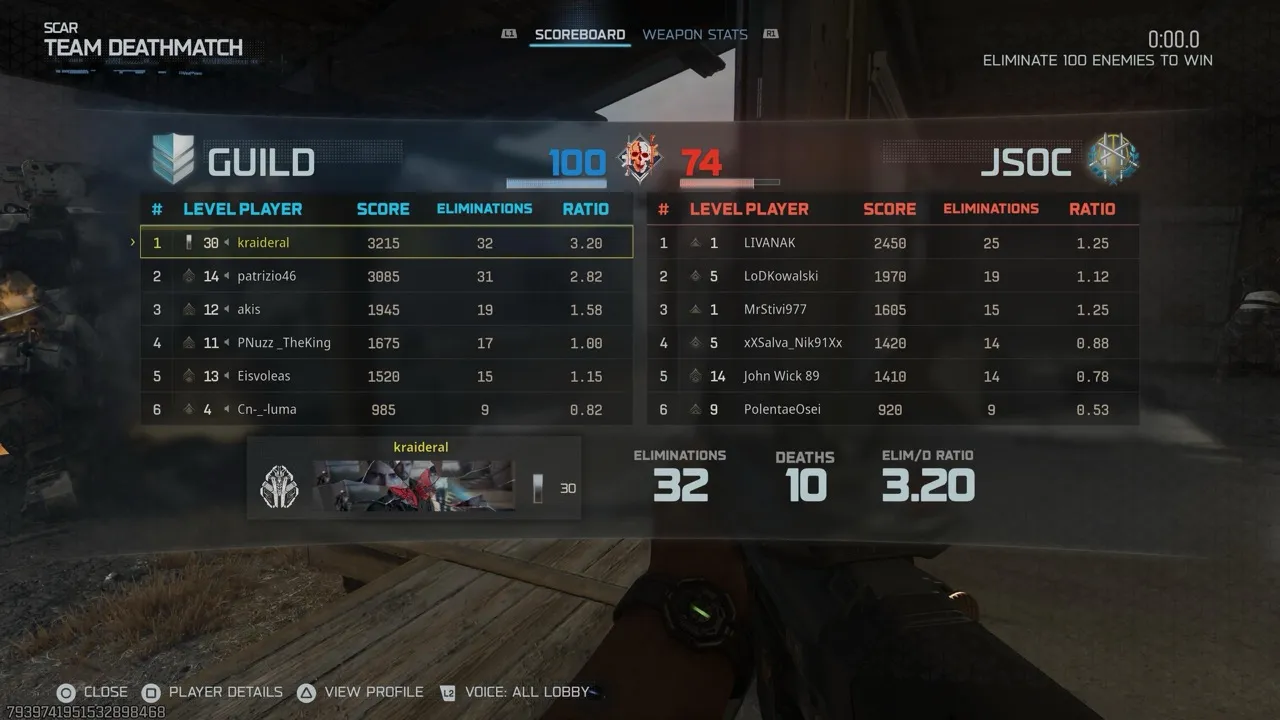Select kraideral's scoreboard row
This screenshot has width=1280, height=720.
[386, 243]
